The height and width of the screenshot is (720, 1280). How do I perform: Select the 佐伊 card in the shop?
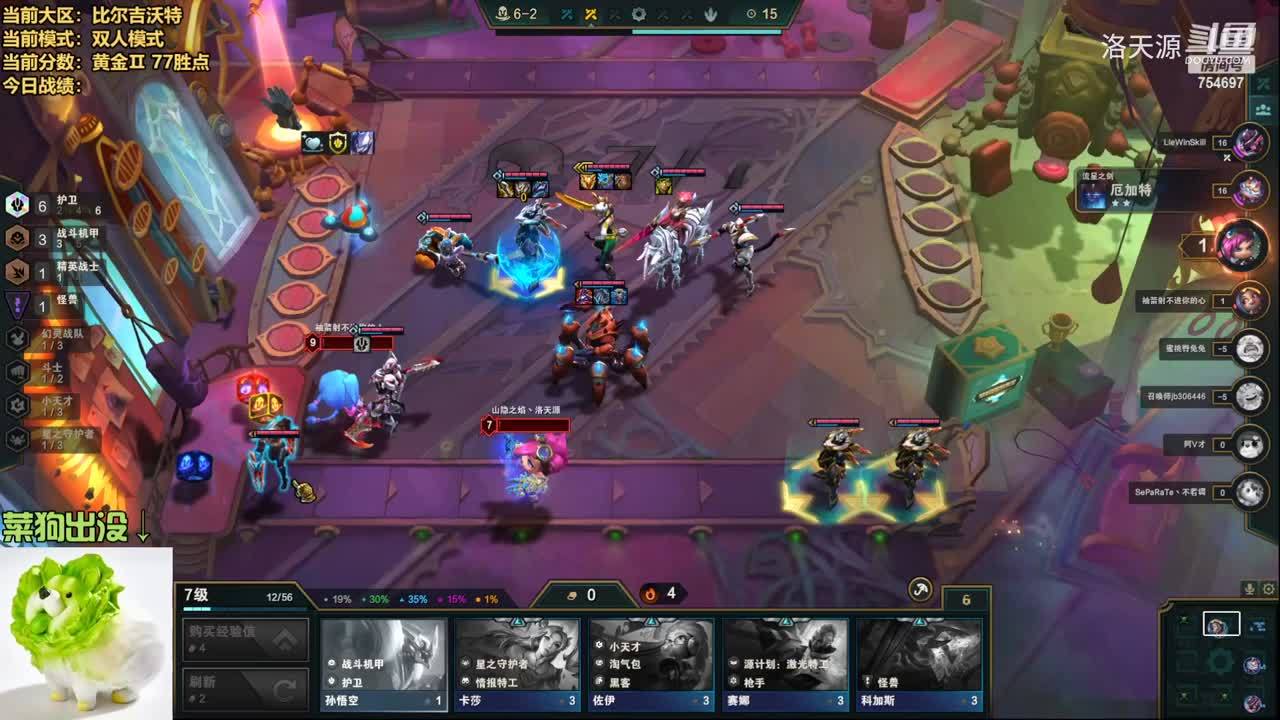coord(651,663)
